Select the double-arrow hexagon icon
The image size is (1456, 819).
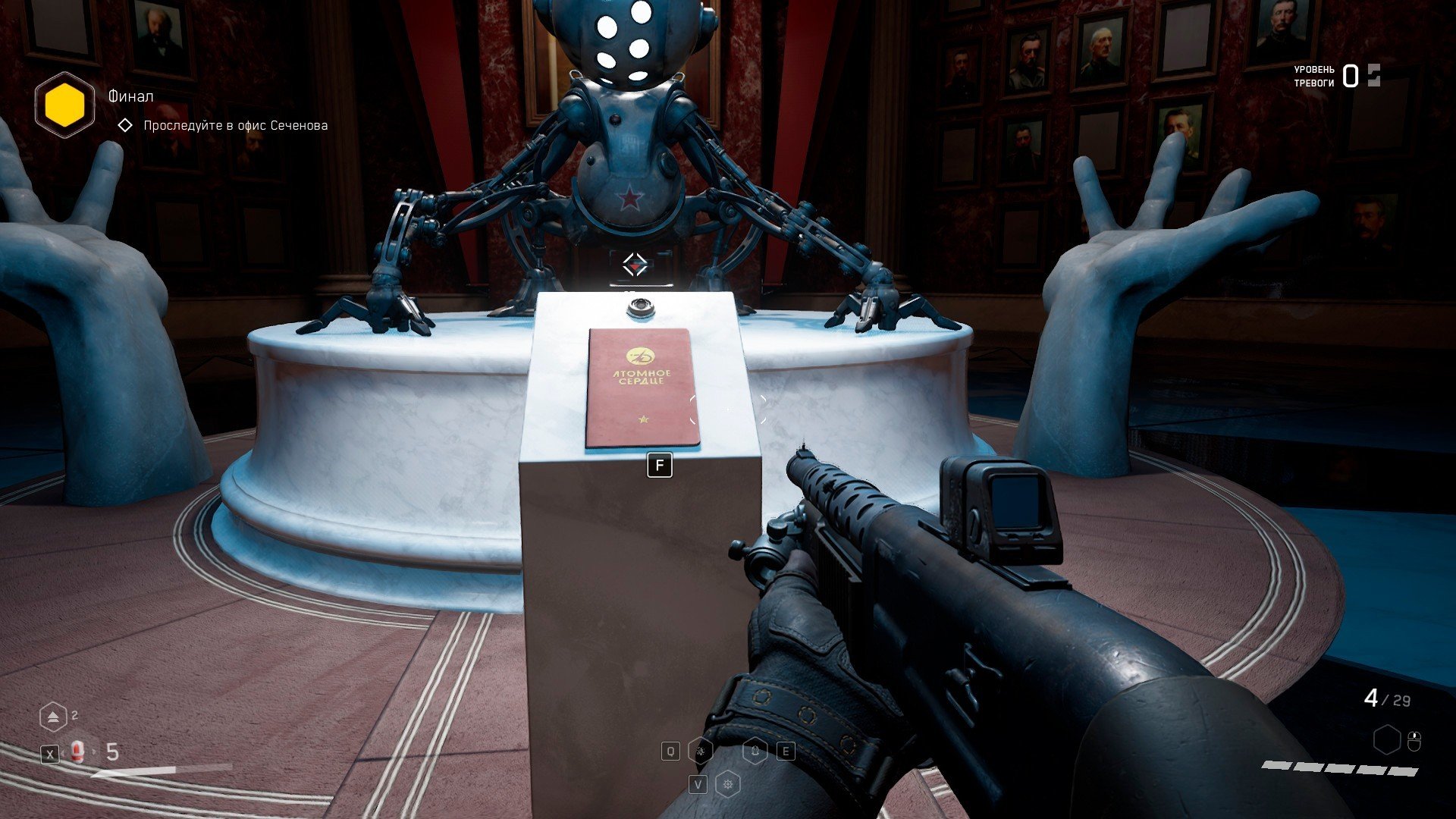click(52, 717)
